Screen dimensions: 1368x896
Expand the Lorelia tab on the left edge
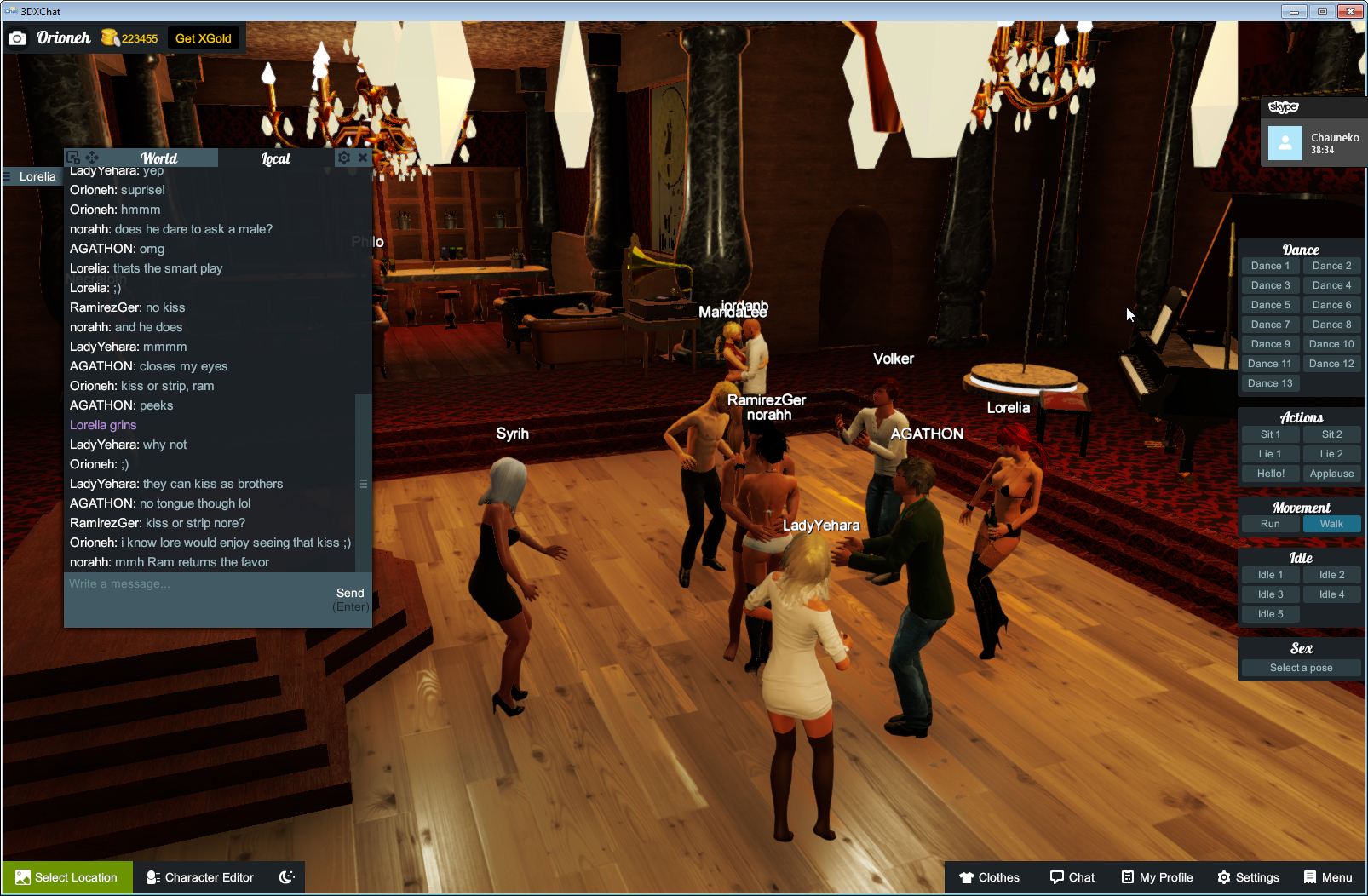tap(32, 176)
